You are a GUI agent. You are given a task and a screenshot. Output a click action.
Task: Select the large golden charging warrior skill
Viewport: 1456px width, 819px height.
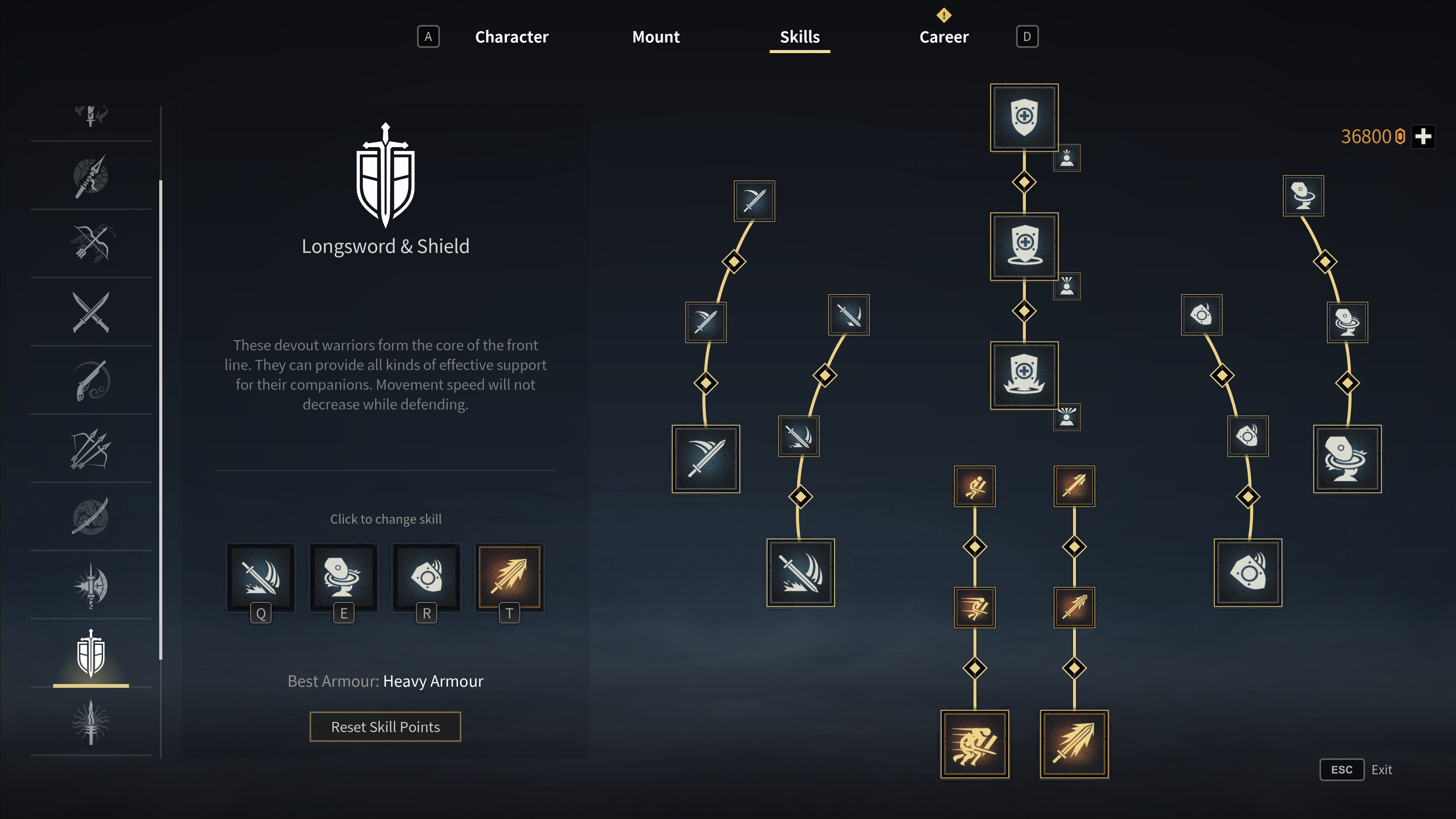(x=974, y=744)
